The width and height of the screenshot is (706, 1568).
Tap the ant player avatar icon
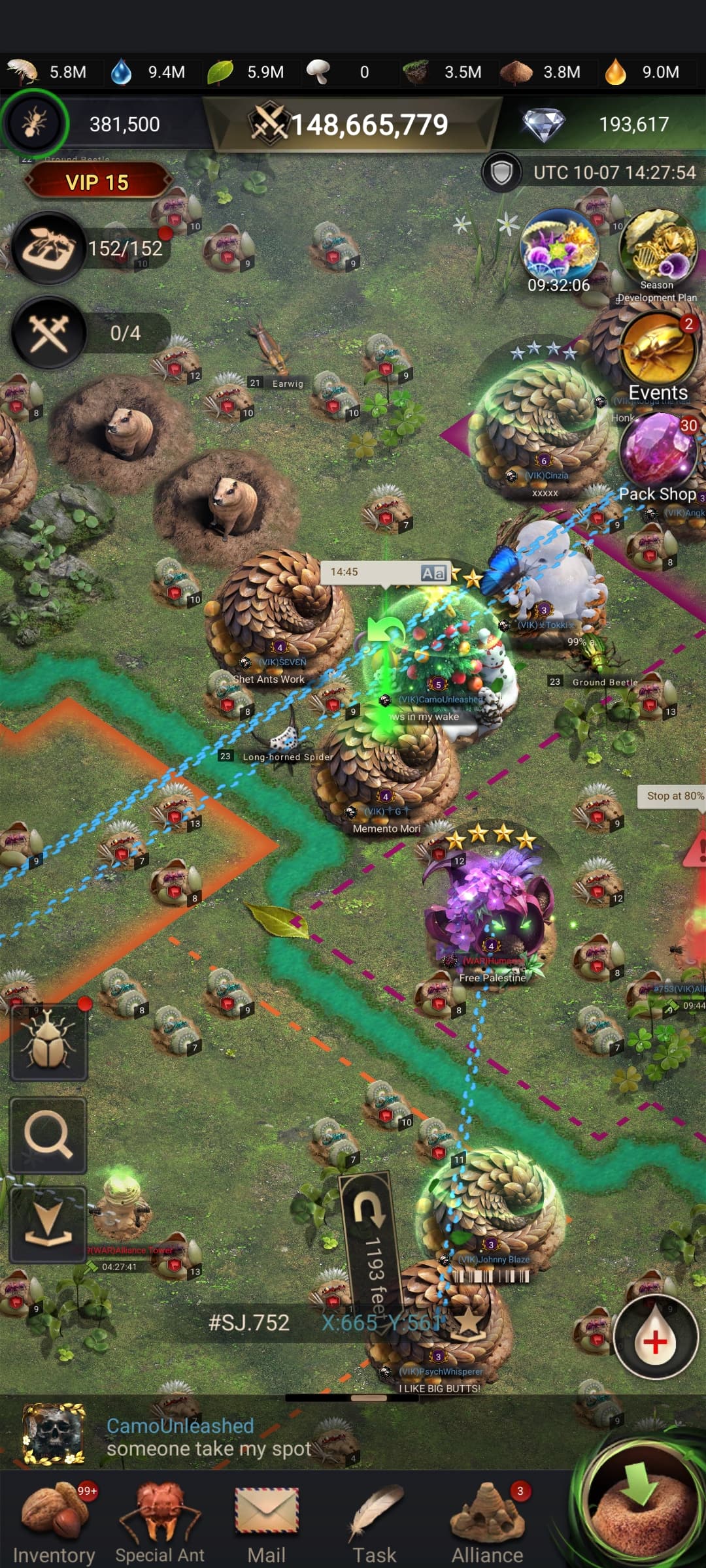click(x=34, y=123)
